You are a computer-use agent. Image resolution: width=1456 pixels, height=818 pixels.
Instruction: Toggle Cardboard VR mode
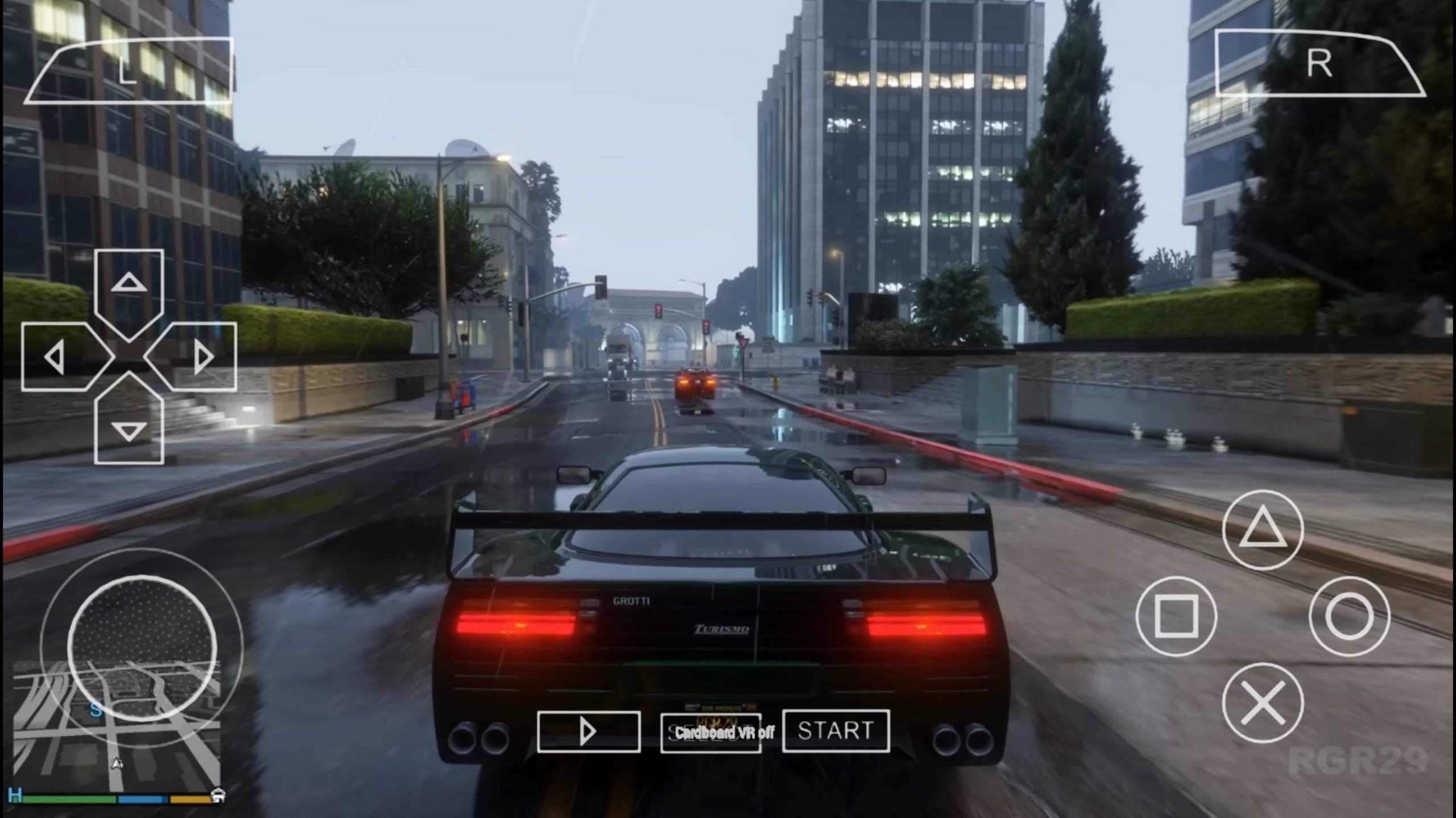pos(723,733)
